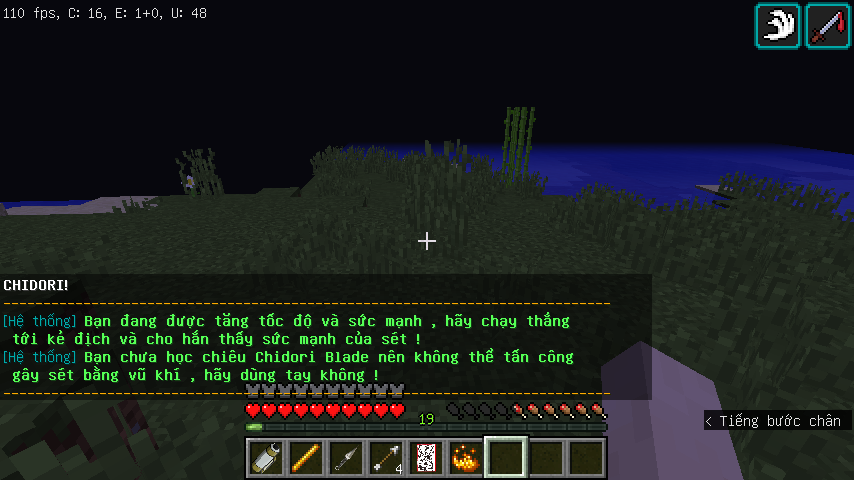The width and height of the screenshot is (854, 480).
Task: Select the white scroll hotbar slot
Action: coord(266,458)
